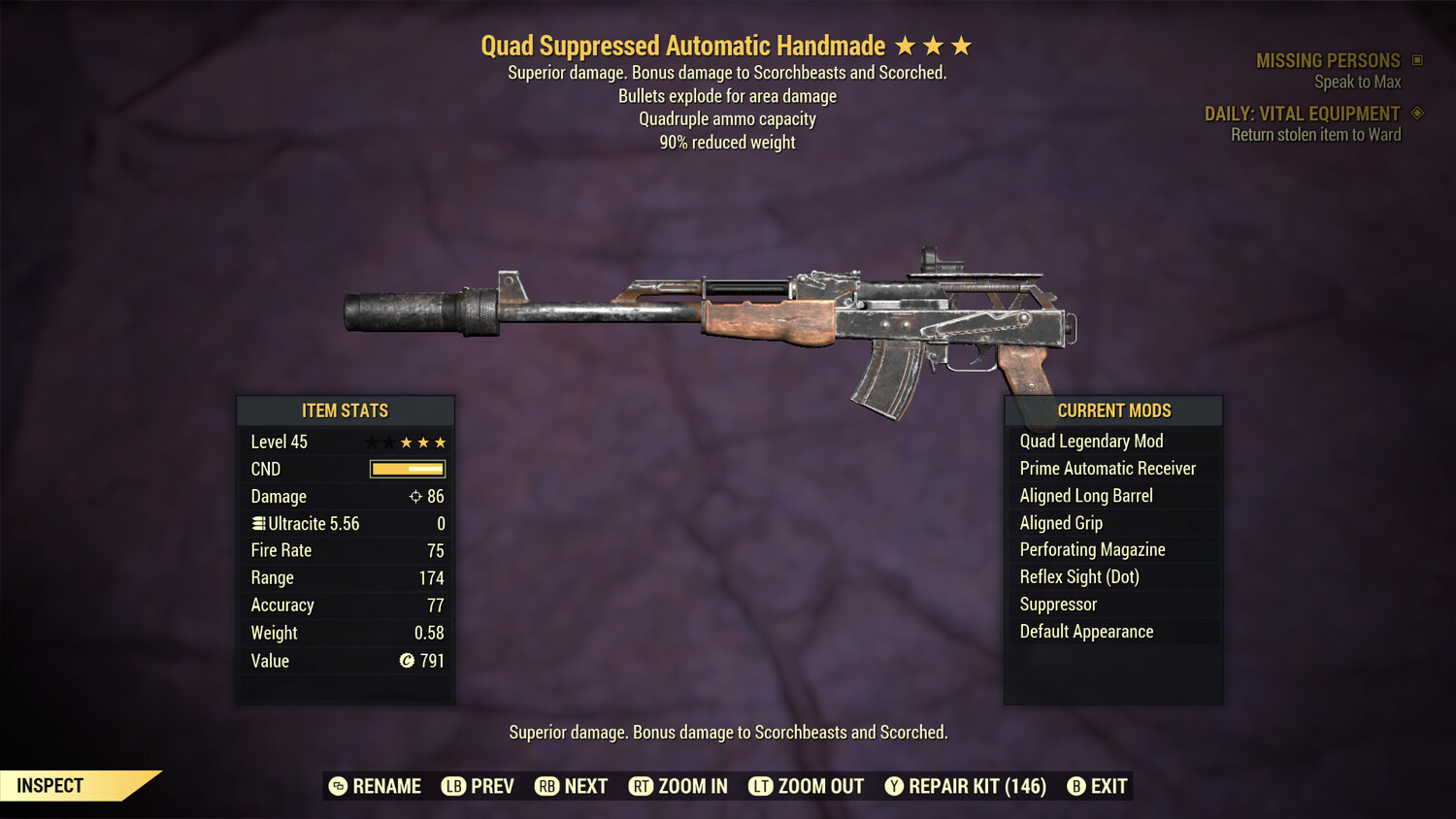The height and width of the screenshot is (819, 1456).
Task: Click the Suppressor mod list entry
Action: (x=1058, y=604)
